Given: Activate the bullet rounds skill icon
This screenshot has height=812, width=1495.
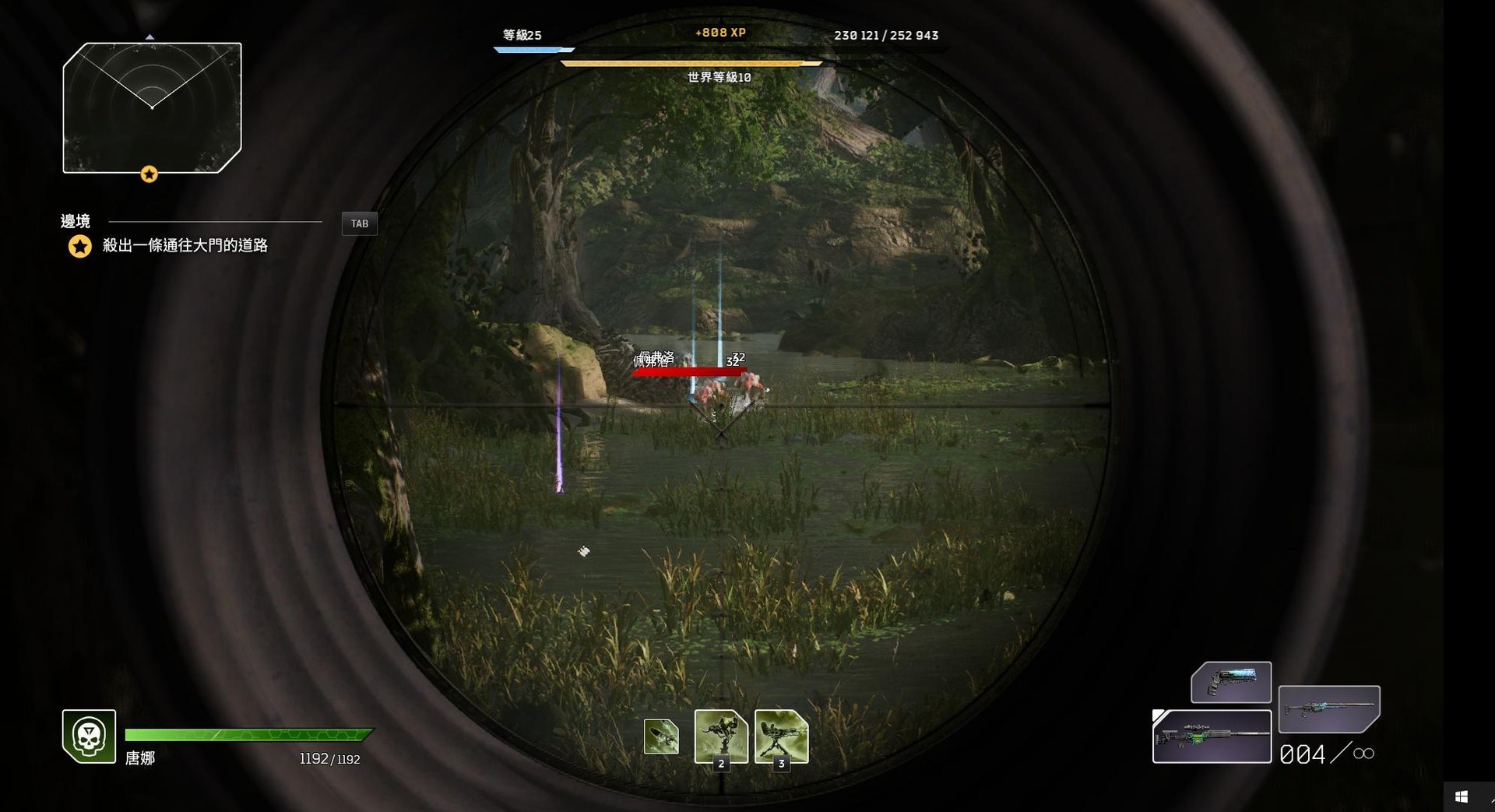Looking at the screenshot, I should click(661, 736).
